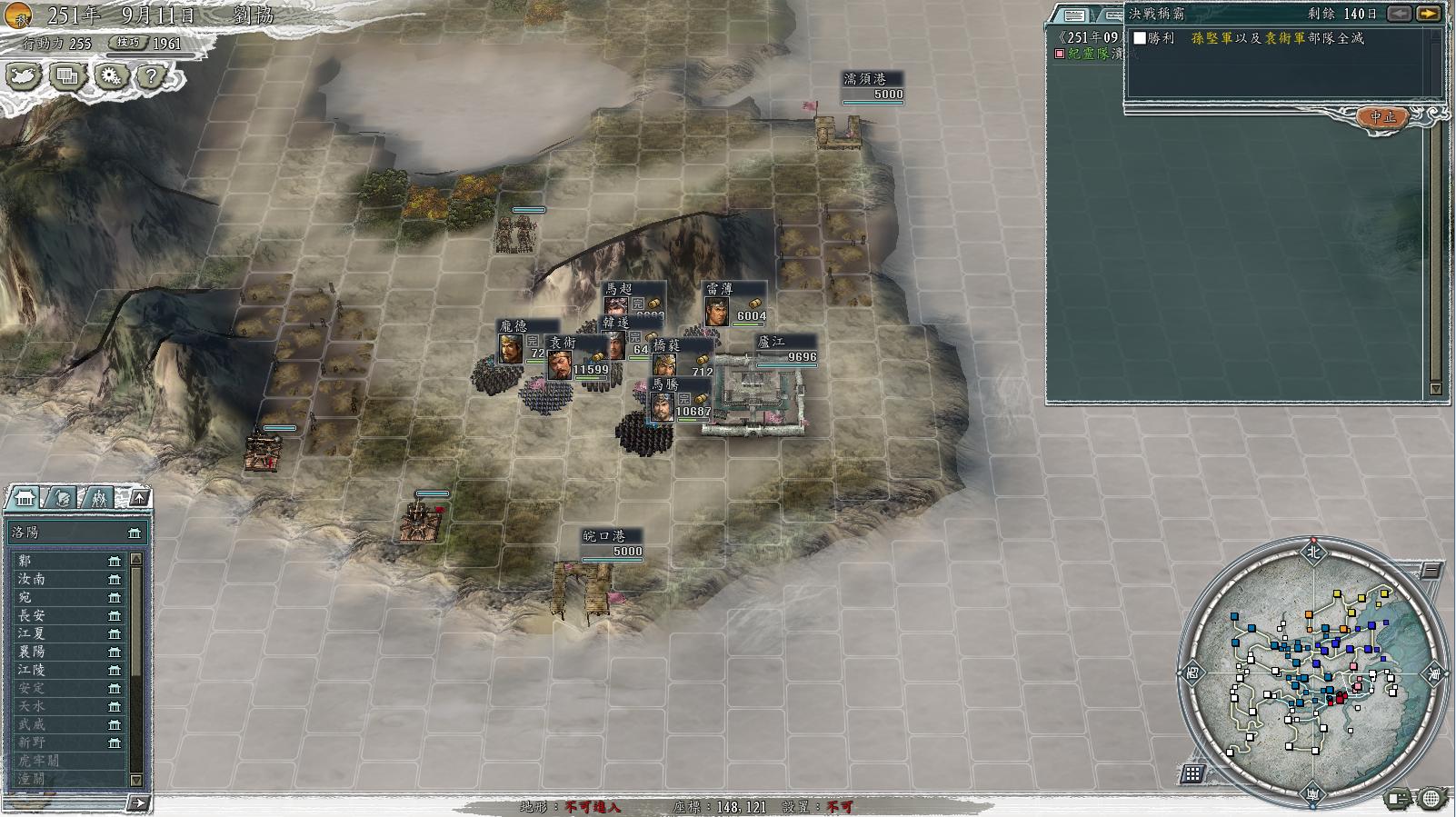Open the globe icon under the minimap
This screenshot has height=817, width=1456.
coord(1431,799)
